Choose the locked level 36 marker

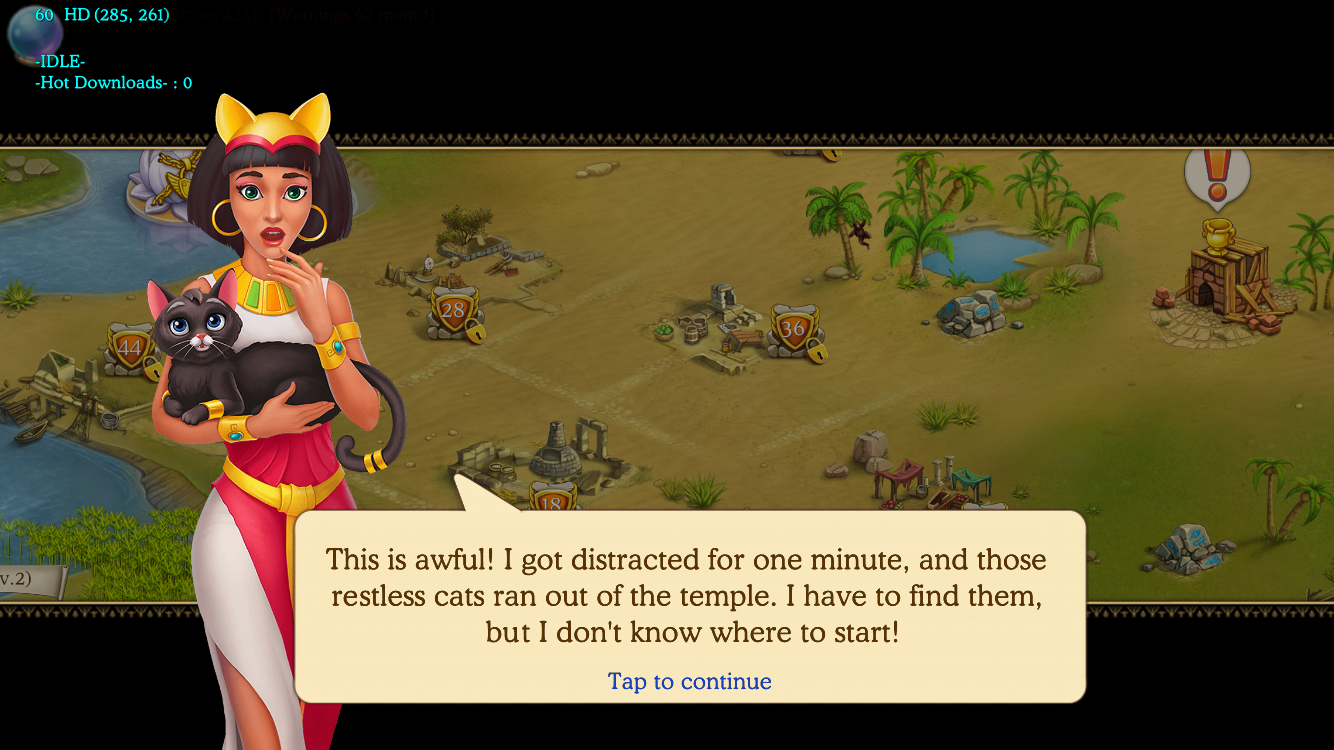793,330
